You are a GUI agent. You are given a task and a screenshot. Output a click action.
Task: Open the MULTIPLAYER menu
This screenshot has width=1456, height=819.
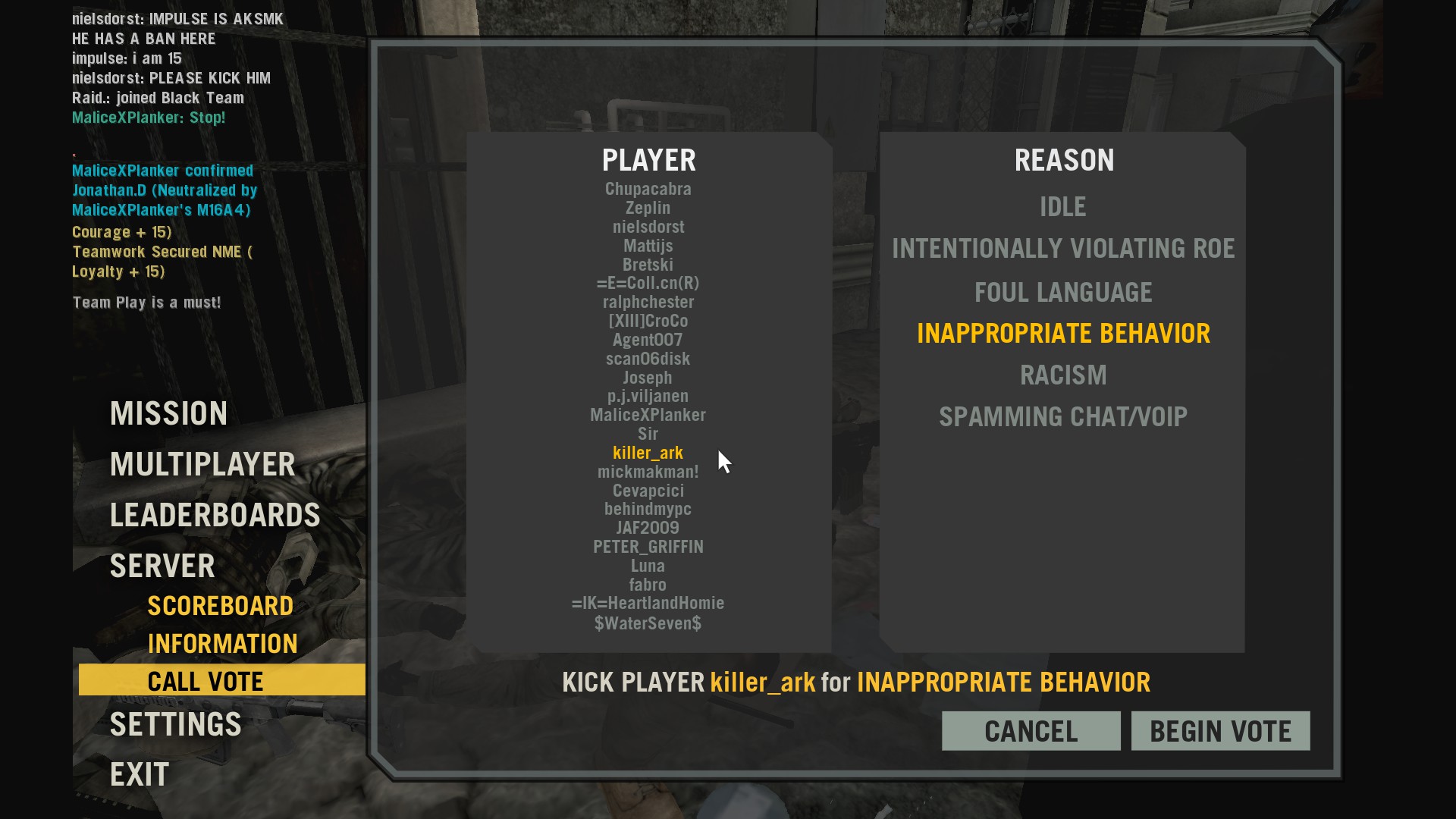click(x=202, y=463)
